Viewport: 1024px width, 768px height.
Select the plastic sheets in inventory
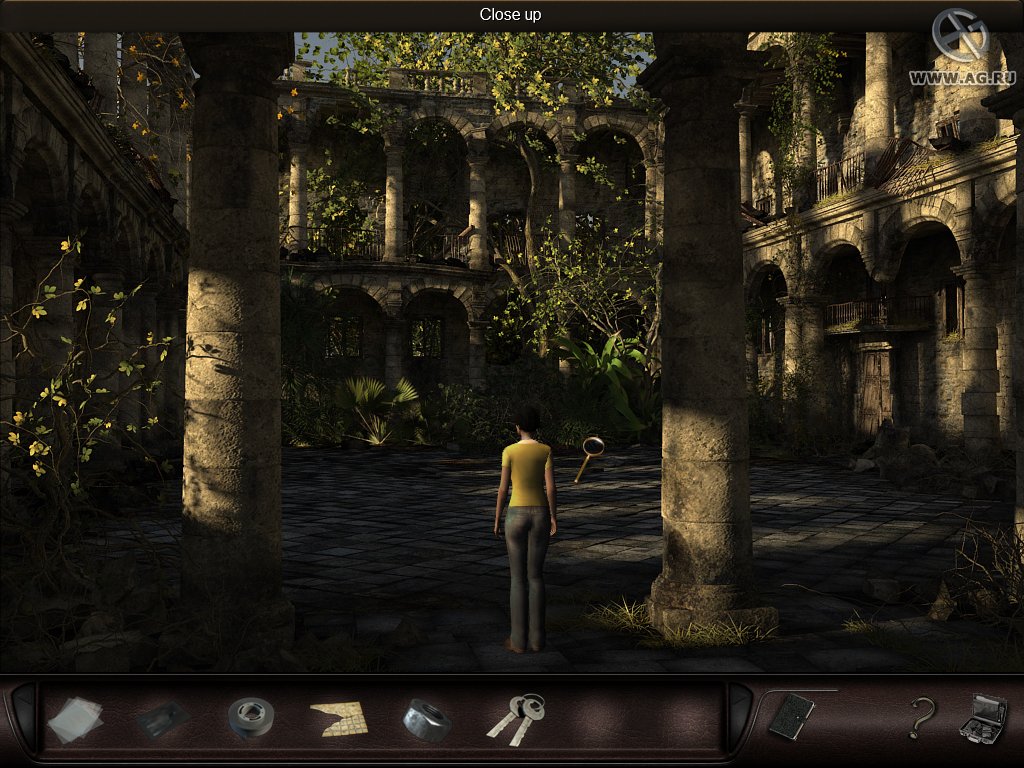tap(75, 719)
